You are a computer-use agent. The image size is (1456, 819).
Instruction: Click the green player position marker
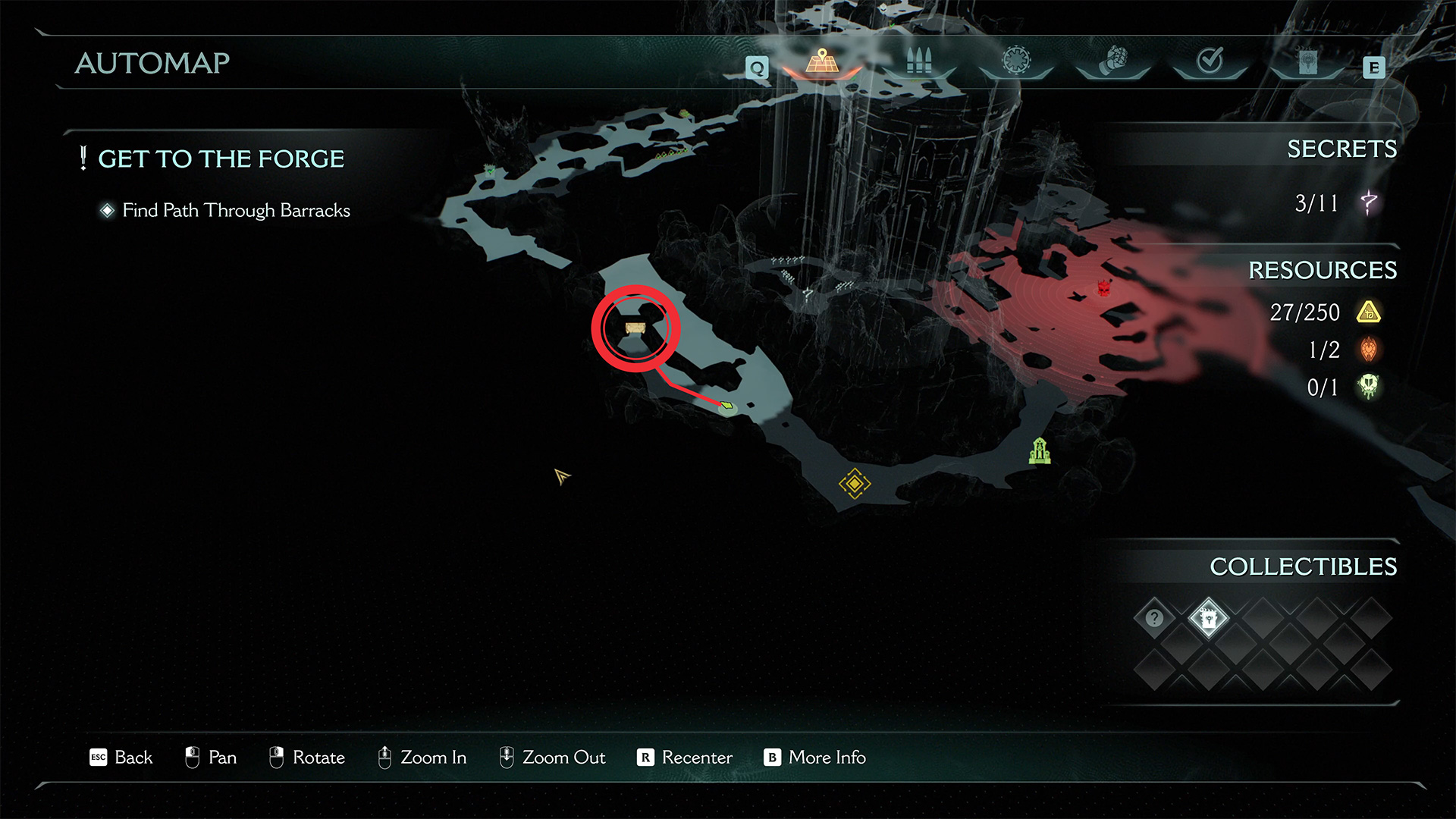pos(726,406)
